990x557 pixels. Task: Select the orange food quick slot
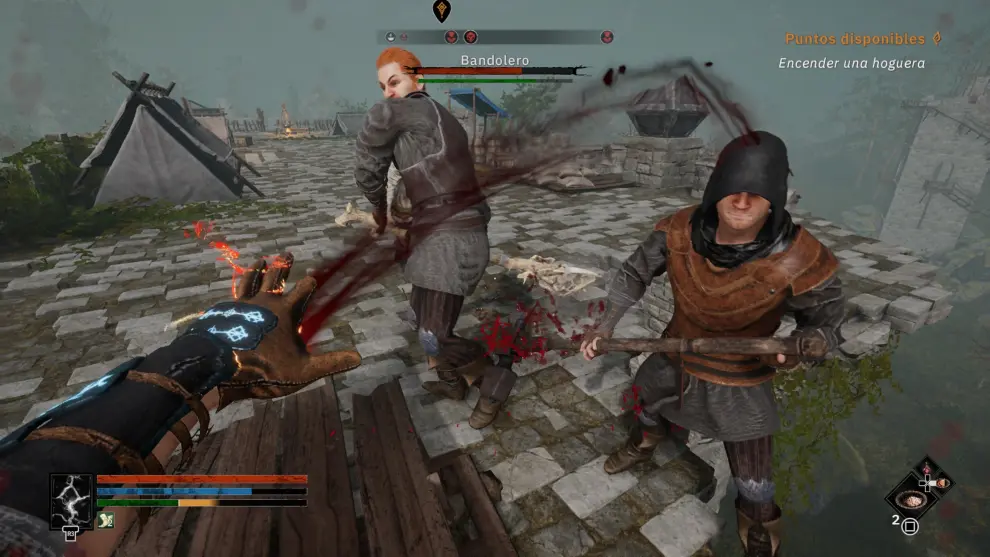(x=942, y=484)
